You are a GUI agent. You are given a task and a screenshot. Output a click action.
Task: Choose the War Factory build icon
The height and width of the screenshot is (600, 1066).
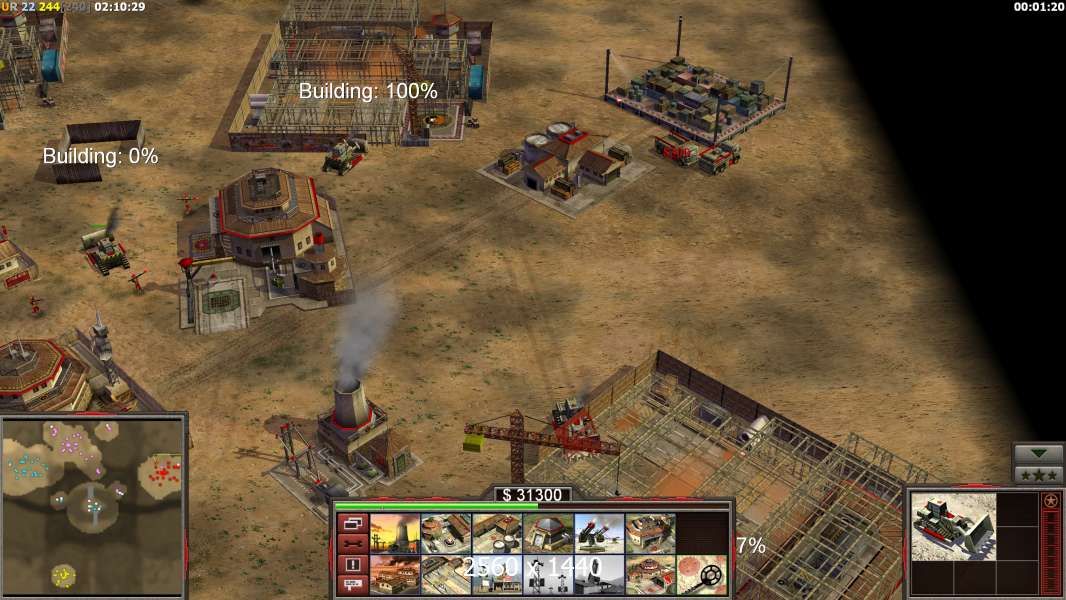(650, 534)
